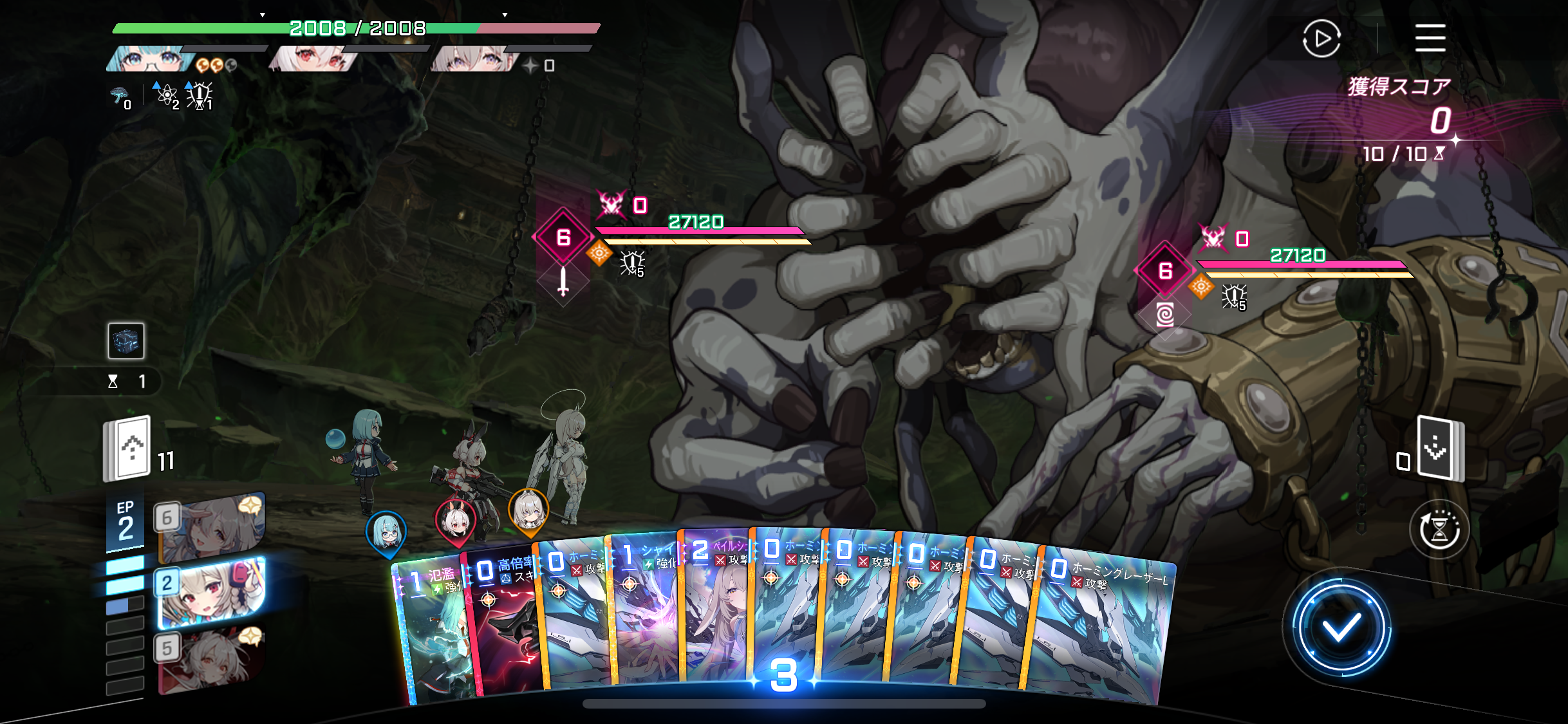Check the mushroom status icon

point(118,96)
